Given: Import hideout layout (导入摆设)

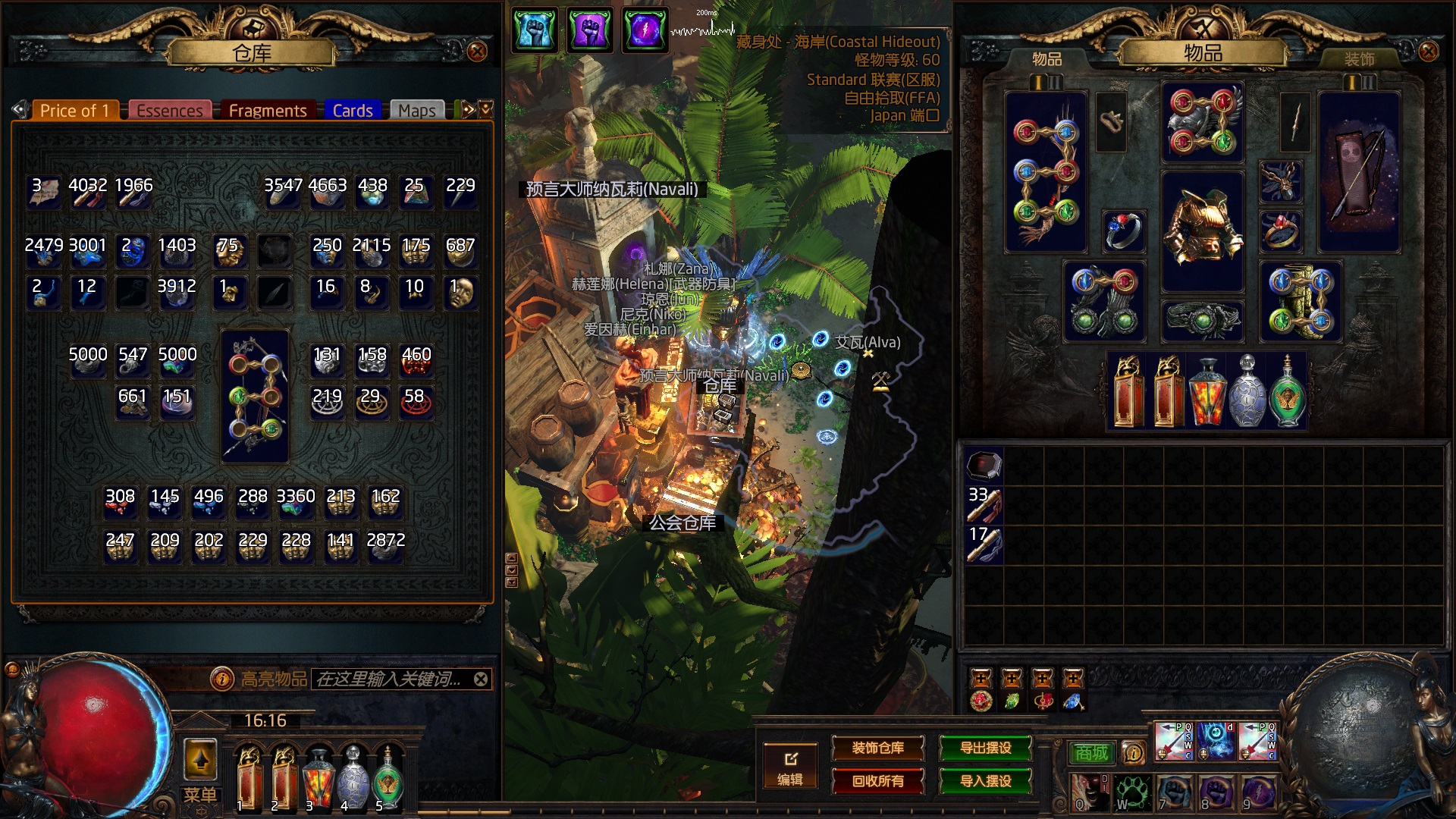Looking at the screenshot, I should click(x=986, y=781).
